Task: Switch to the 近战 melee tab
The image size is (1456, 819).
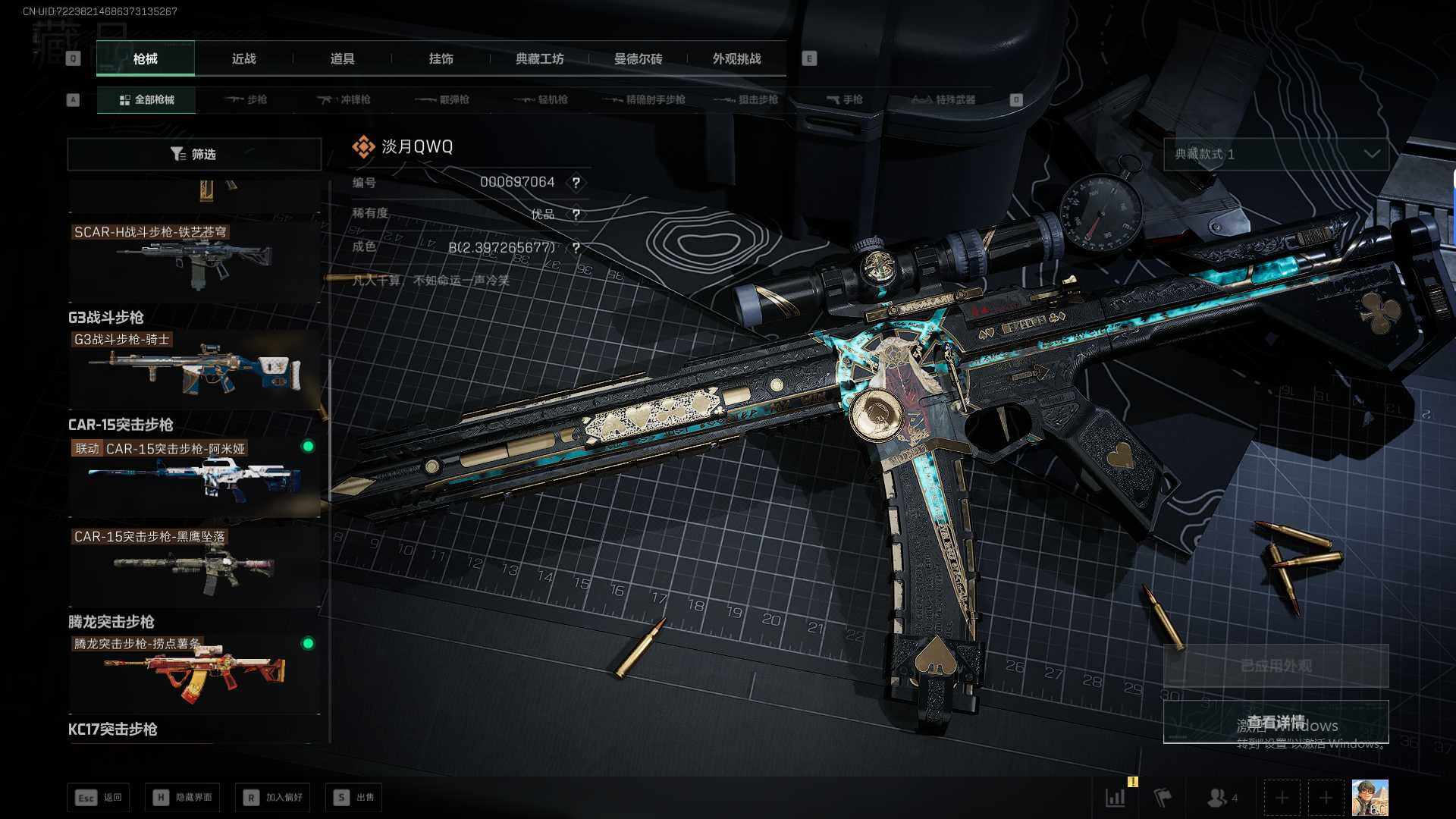Action: coord(243,58)
